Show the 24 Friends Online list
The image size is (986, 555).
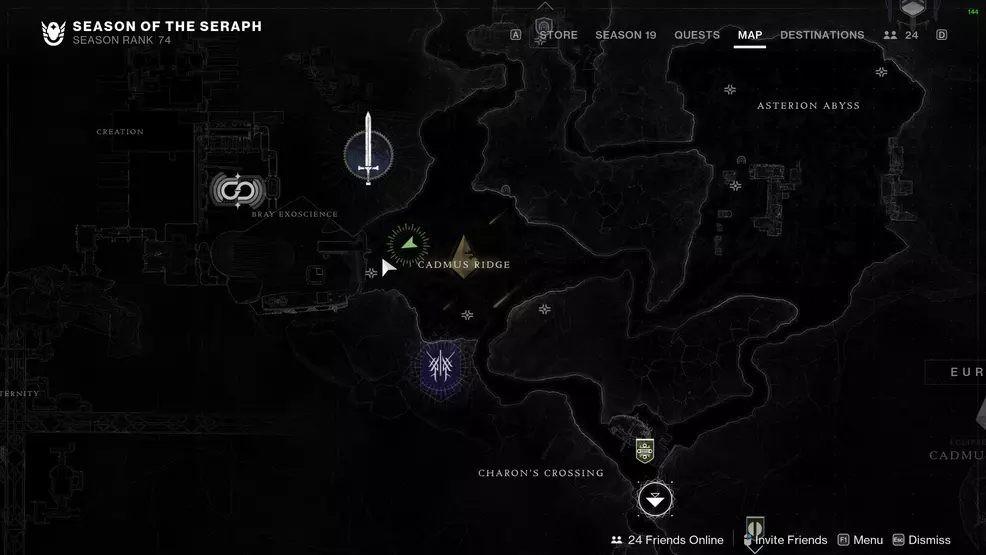(666, 540)
